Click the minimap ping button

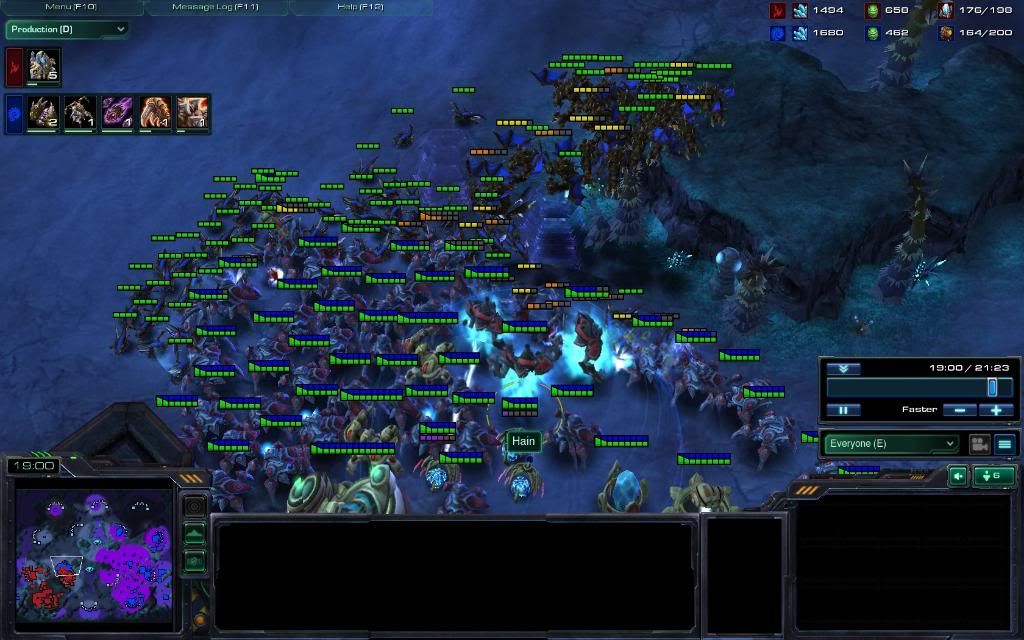194,507
